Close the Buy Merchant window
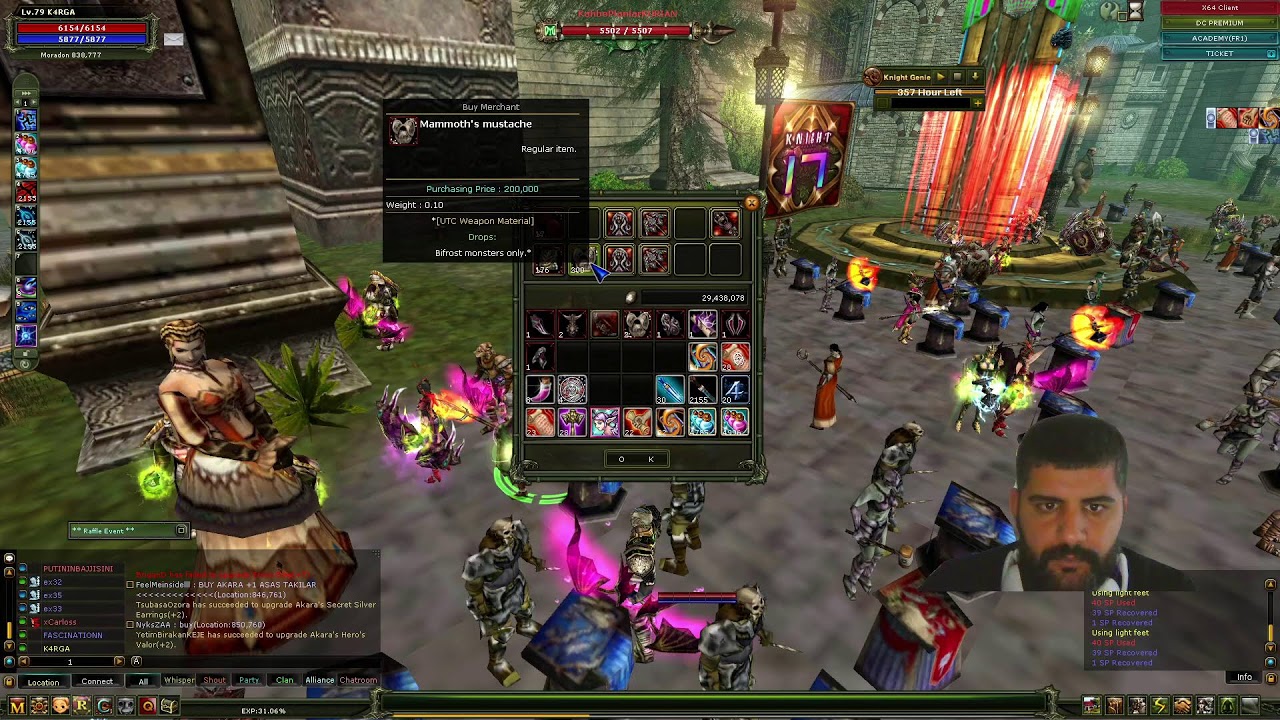1280x720 pixels. 751,203
